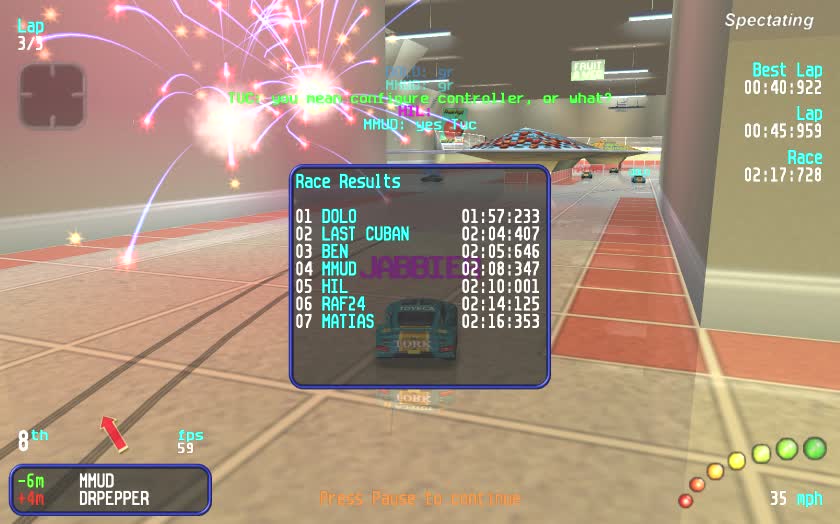Select RAF24's sixth-place result row
840x524 pixels.
(x=418, y=304)
